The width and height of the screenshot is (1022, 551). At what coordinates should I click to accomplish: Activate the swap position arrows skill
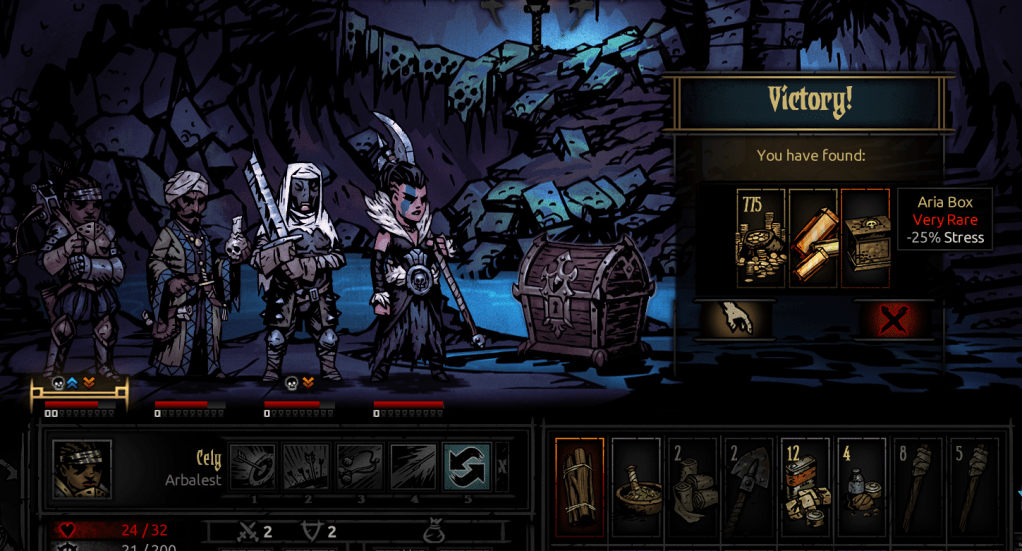click(467, 467)
